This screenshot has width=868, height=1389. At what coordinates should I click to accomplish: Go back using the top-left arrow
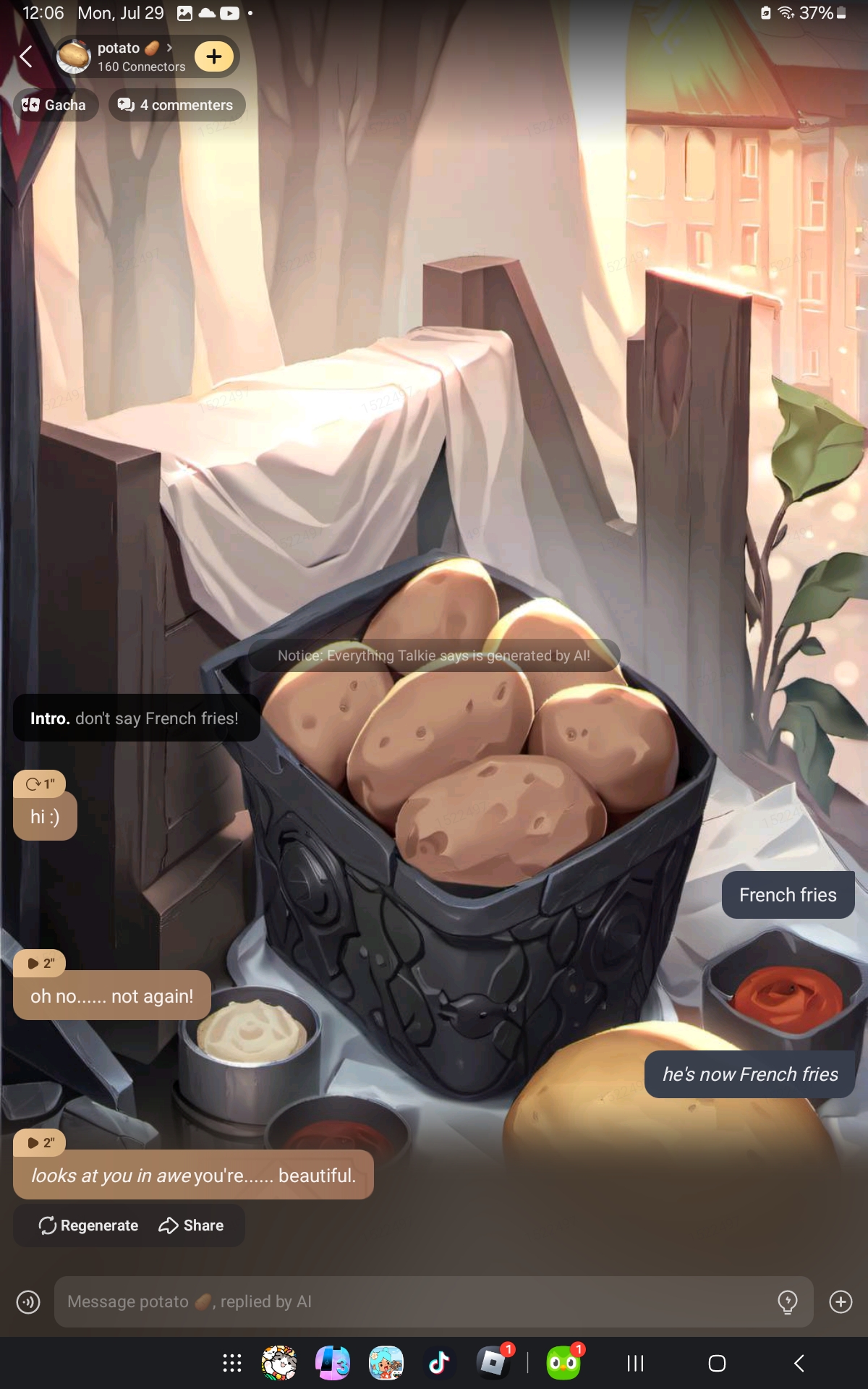[x=27, y=56]
